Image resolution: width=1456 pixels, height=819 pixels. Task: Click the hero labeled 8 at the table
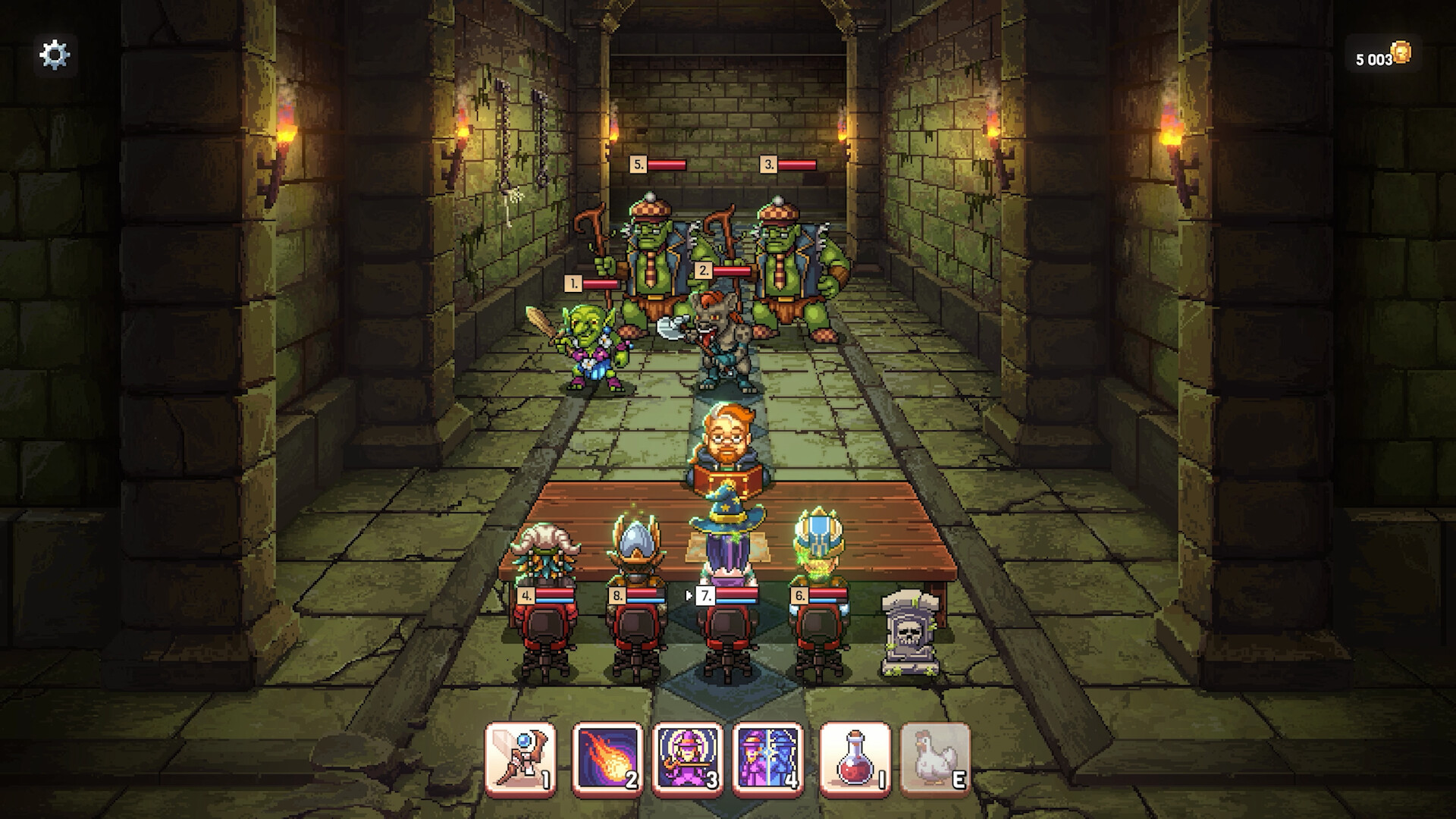pyautogui.click(x=637, y=554)
